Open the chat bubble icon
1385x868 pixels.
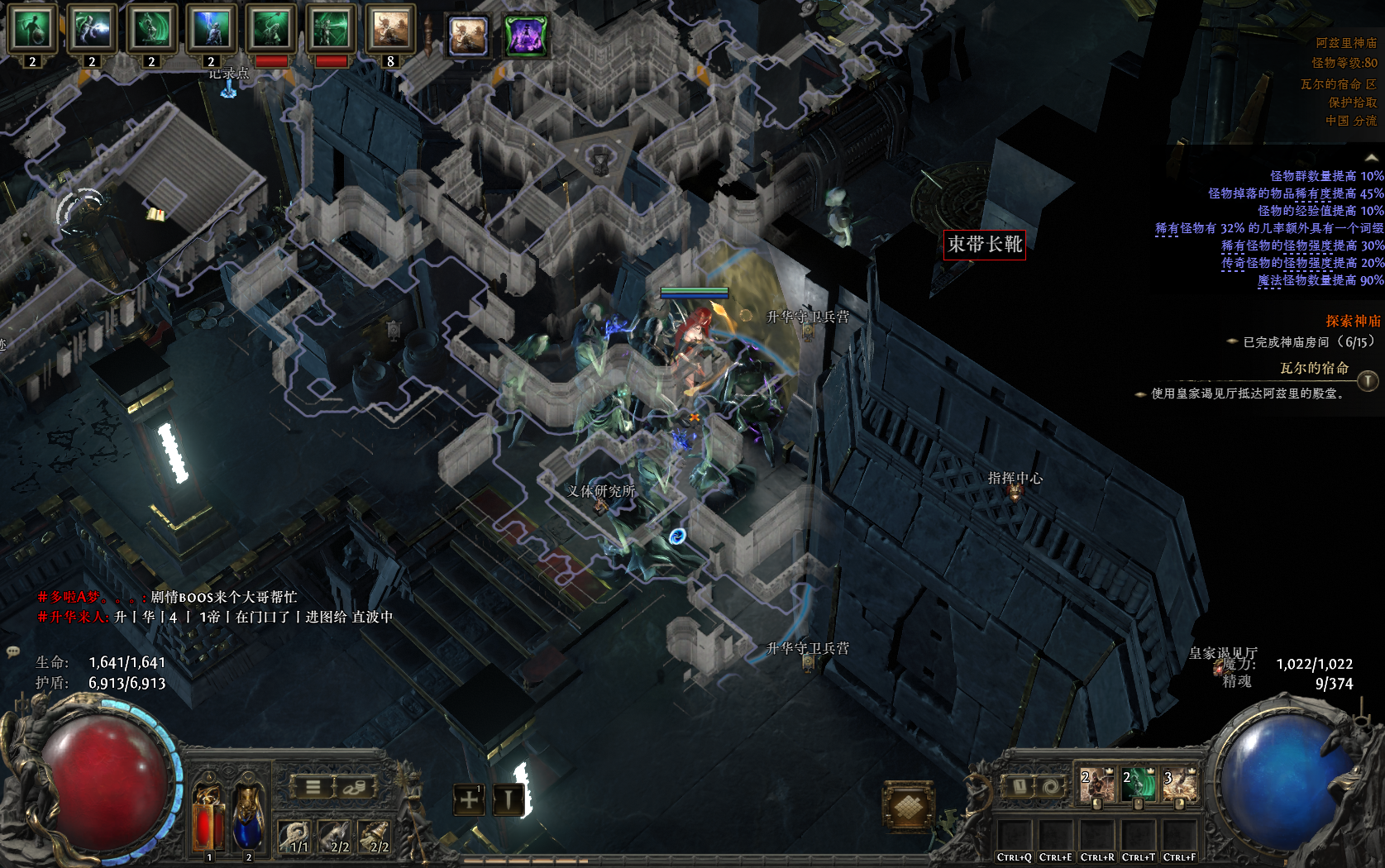[x=13, y=651]
